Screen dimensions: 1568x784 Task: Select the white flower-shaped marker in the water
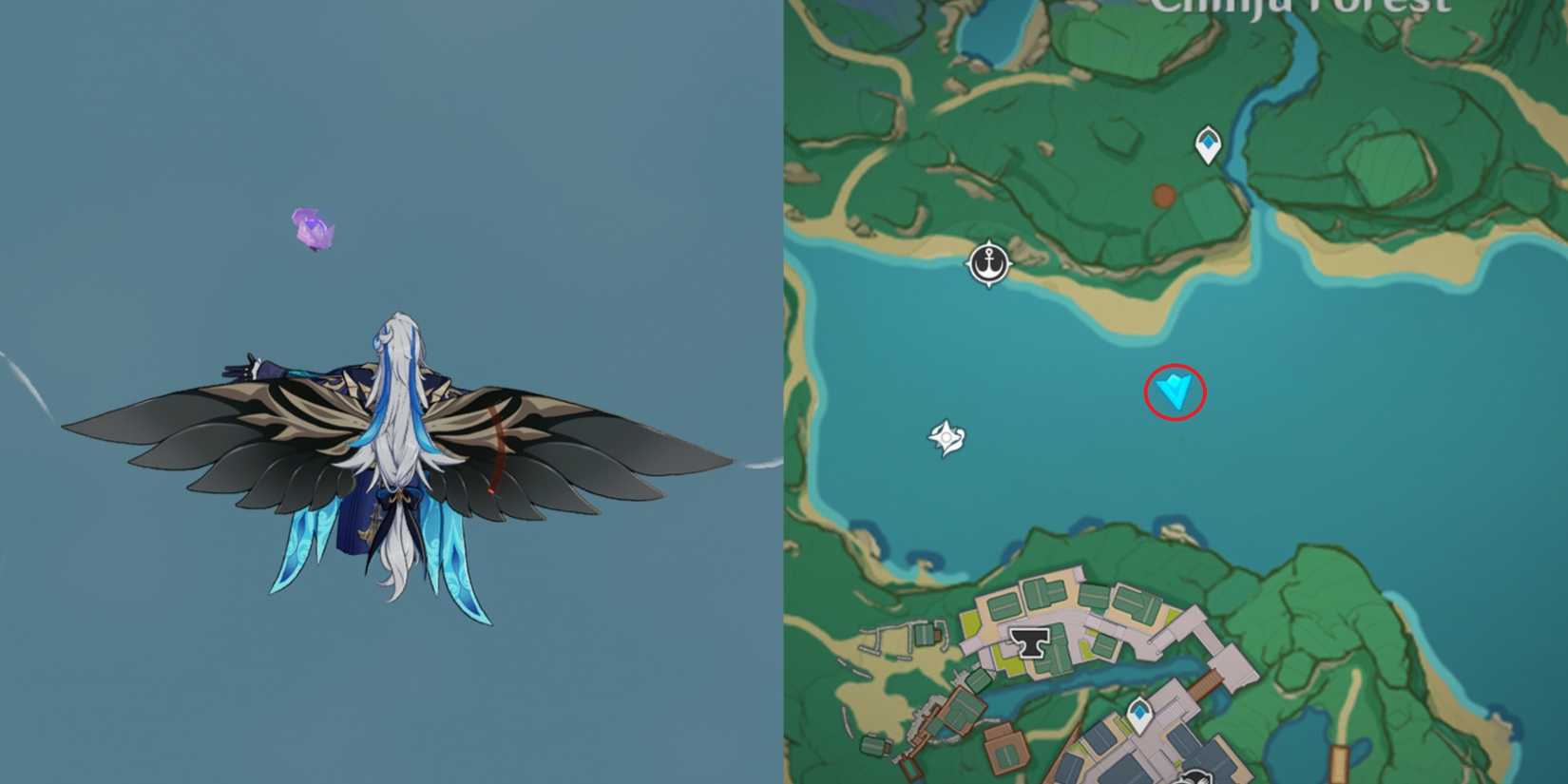point(945,437)
